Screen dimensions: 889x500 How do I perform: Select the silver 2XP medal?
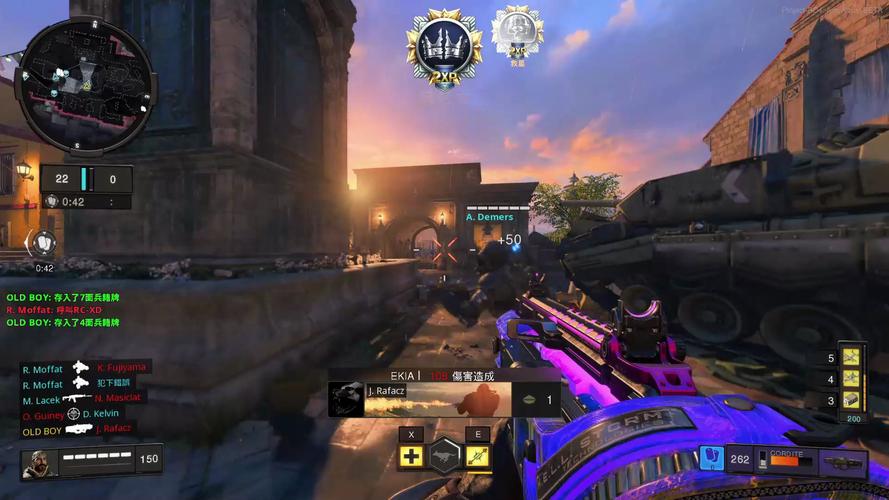[517, 33]
